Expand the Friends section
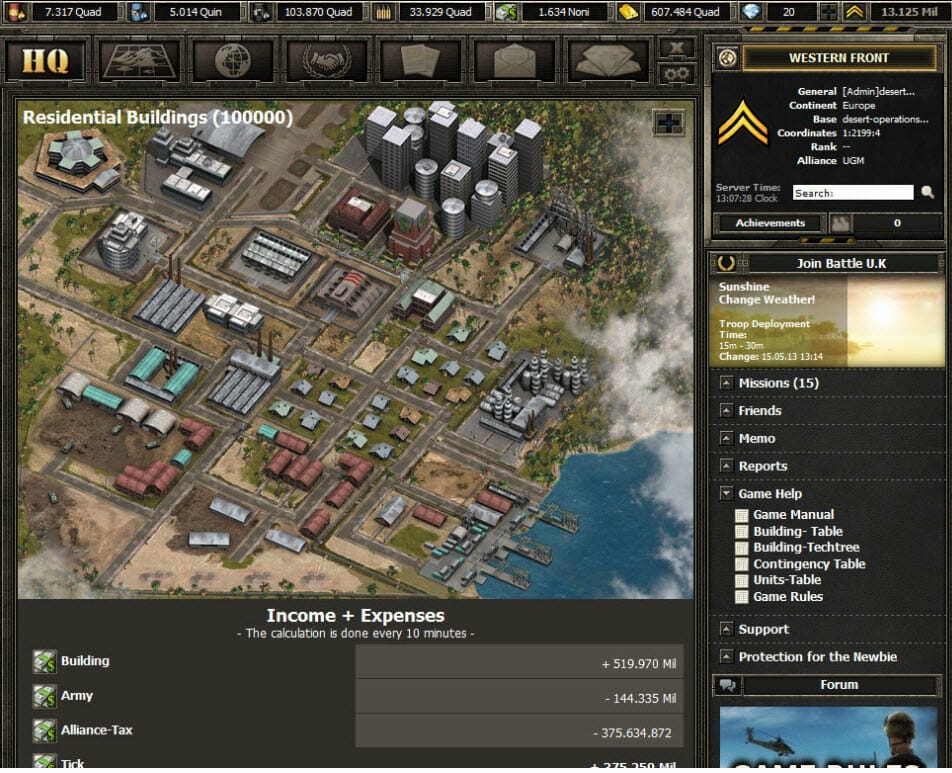Screen dimensions: 952x773 coord(759,411)
